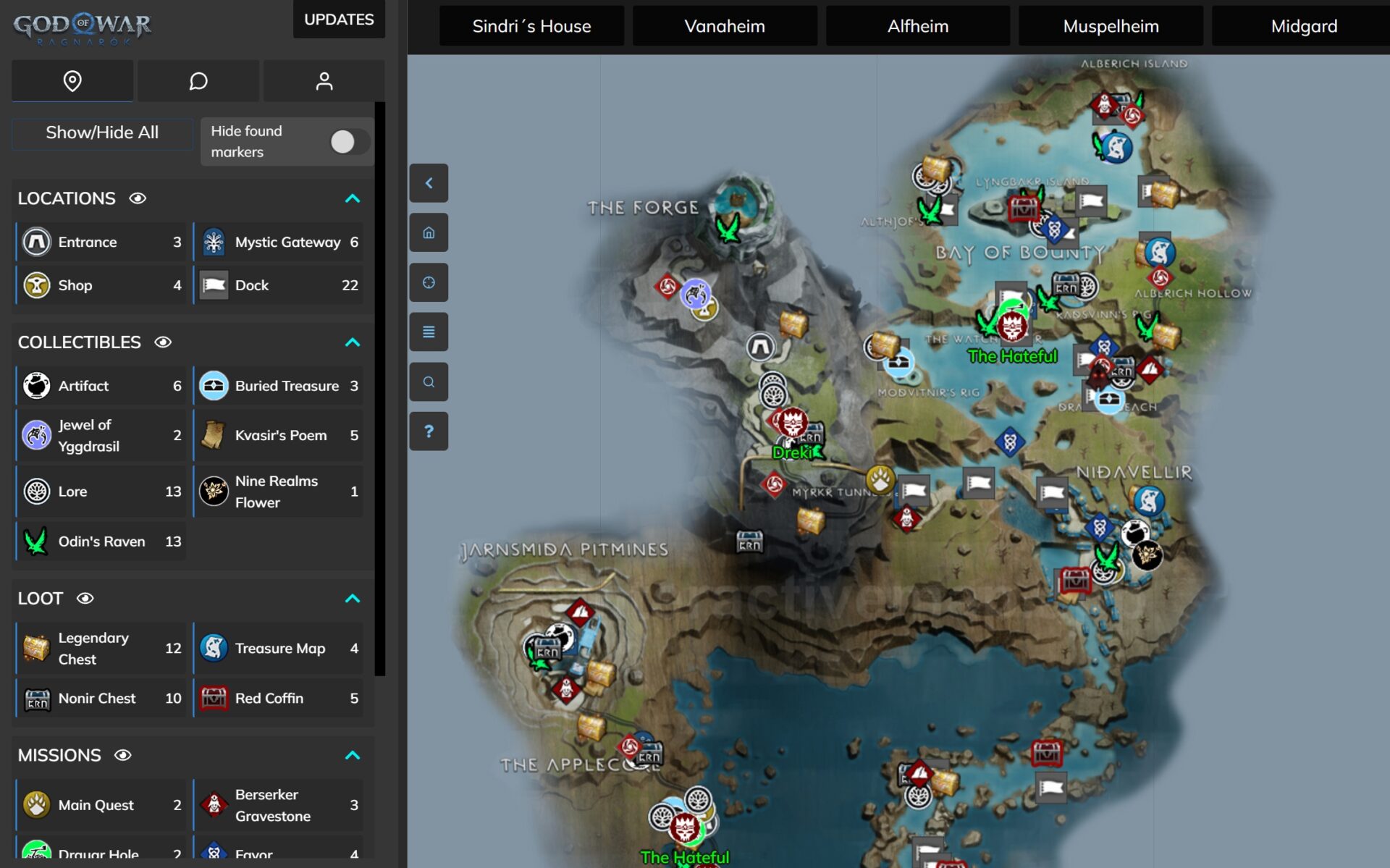This screenshot has width=1390, height=868.
Task: Switch to the Midgard map tab
Action: tap(1304, 25)
